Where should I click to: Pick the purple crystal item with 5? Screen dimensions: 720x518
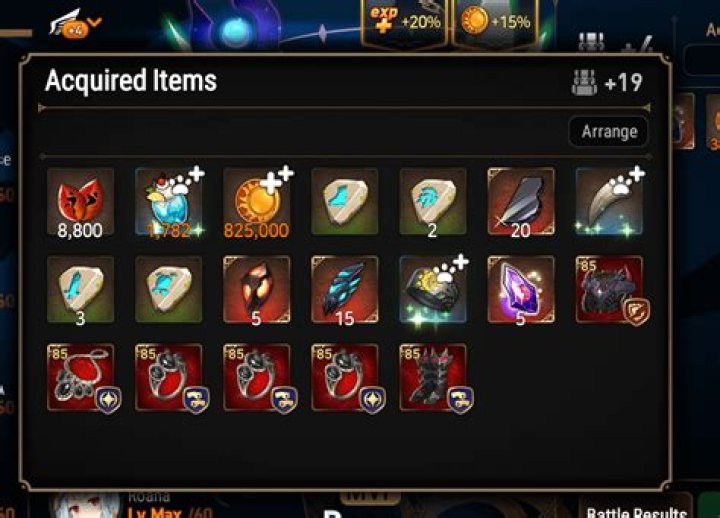pyautogui.click(x=520, y=289)
